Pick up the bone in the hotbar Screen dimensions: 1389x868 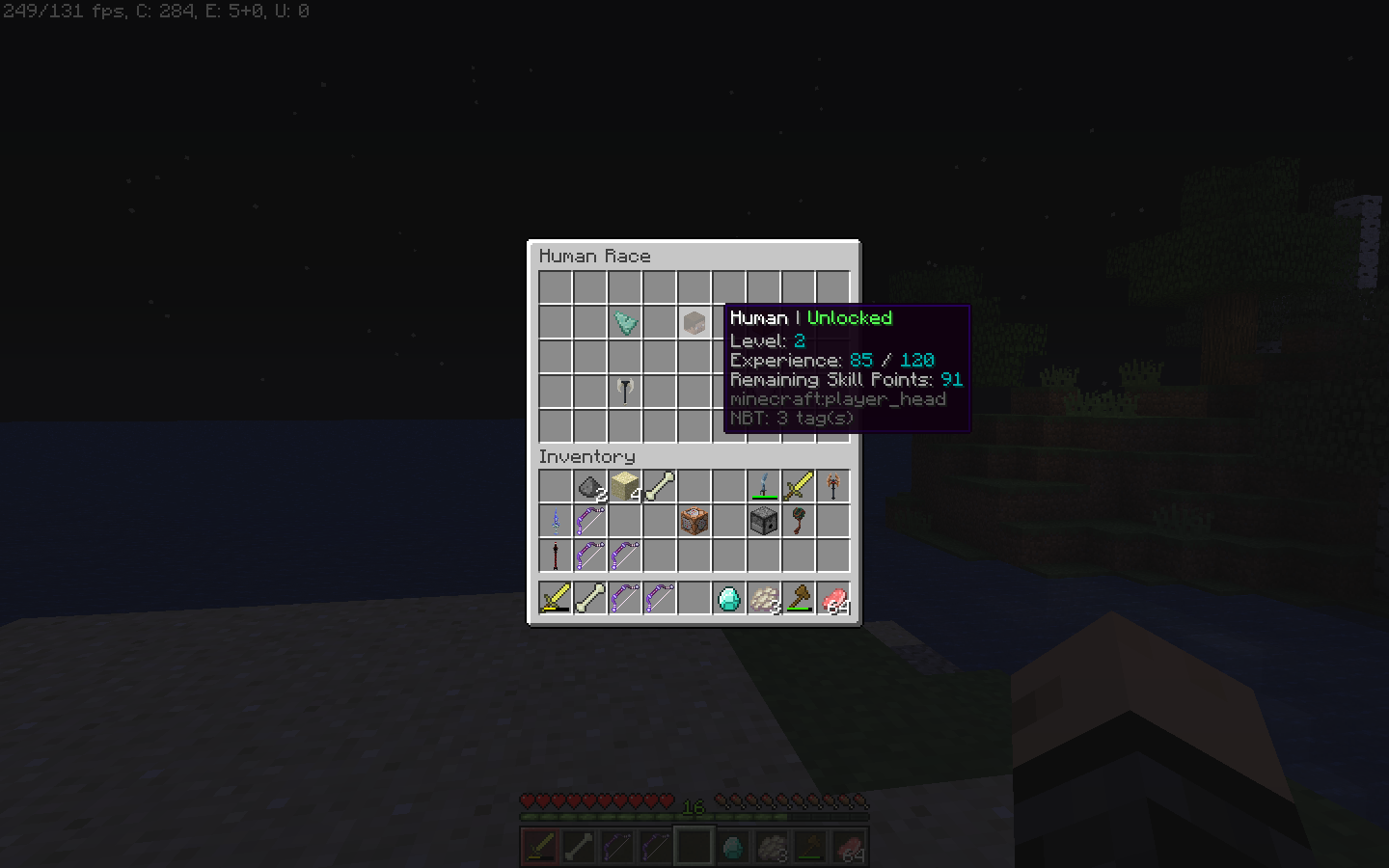tap(589, 599)
